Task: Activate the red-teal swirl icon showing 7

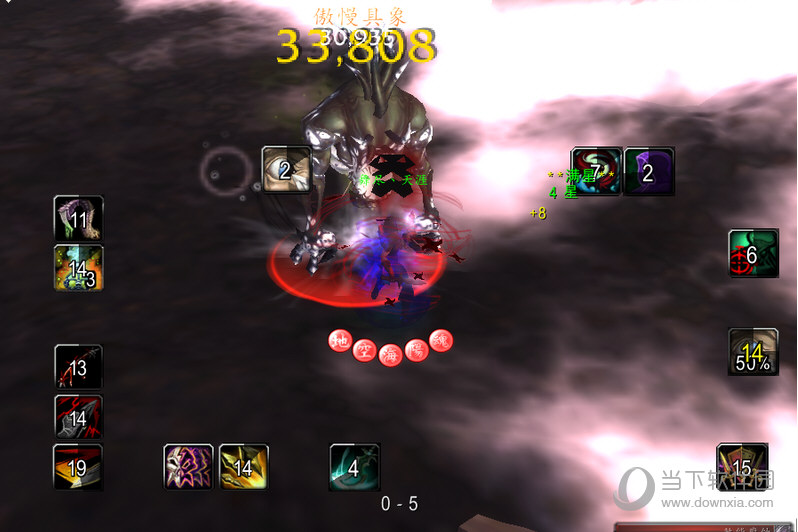Action: 596,172
